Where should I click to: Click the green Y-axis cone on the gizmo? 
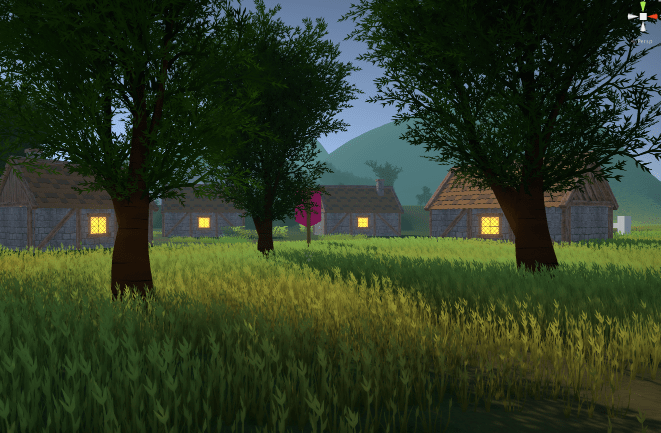click(641, 6)
